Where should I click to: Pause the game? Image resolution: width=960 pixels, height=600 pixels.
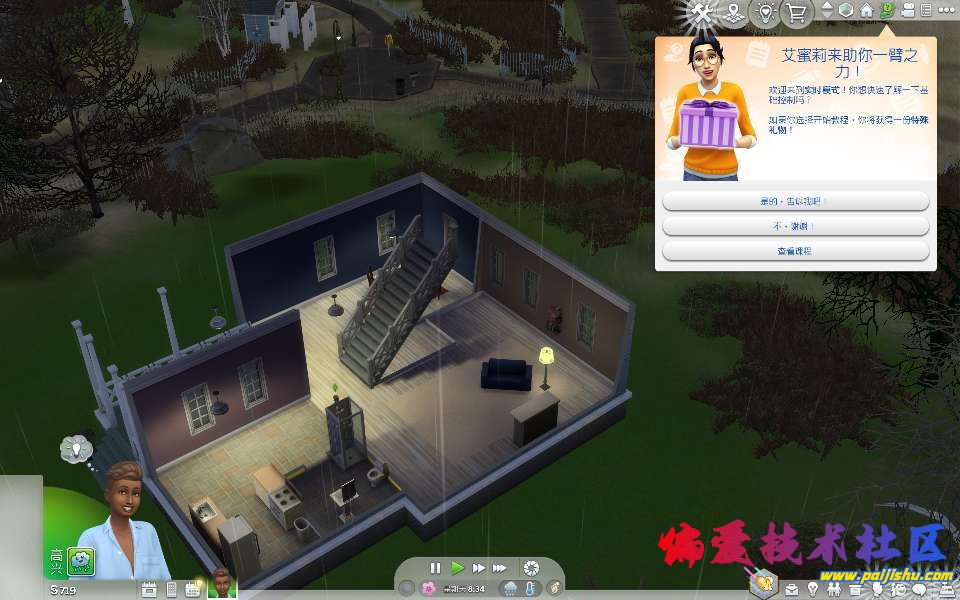(435, 568)
